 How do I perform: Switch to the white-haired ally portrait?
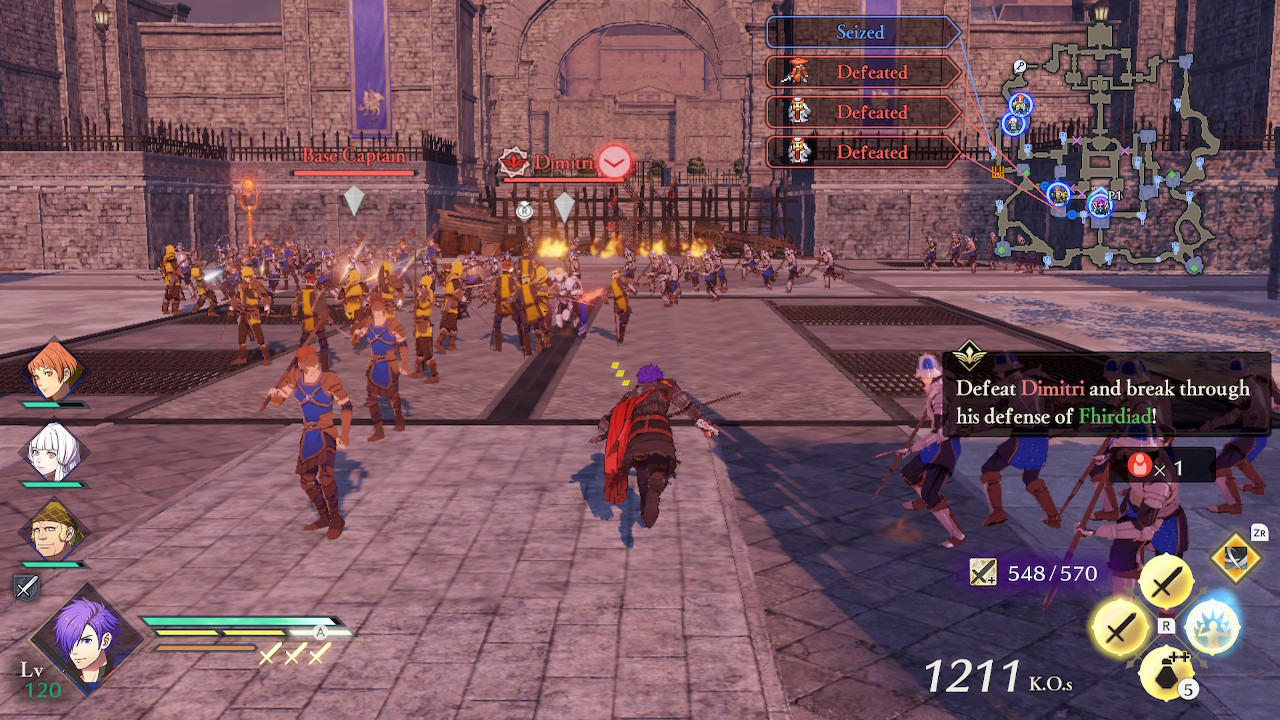54,452
